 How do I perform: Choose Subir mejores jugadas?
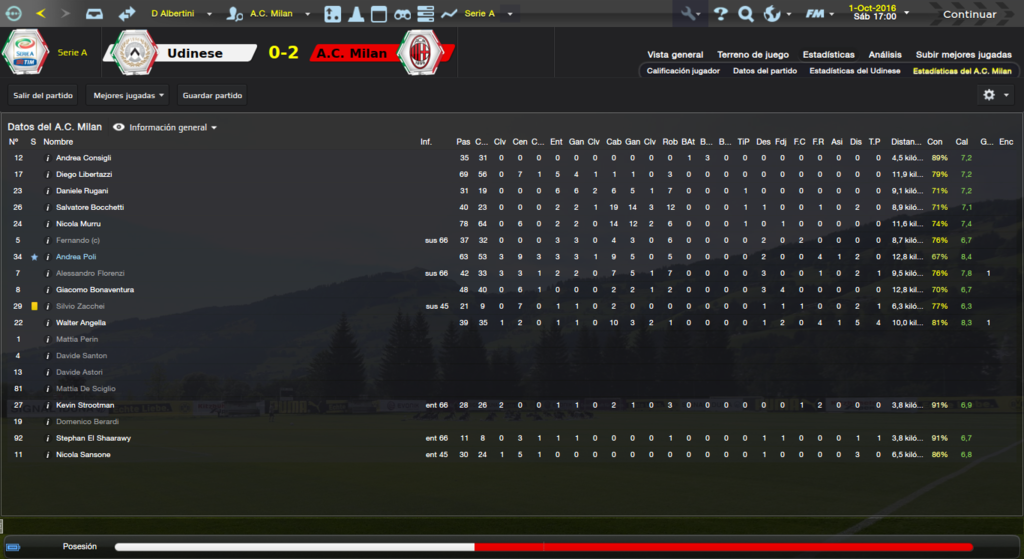coord(964,55)
